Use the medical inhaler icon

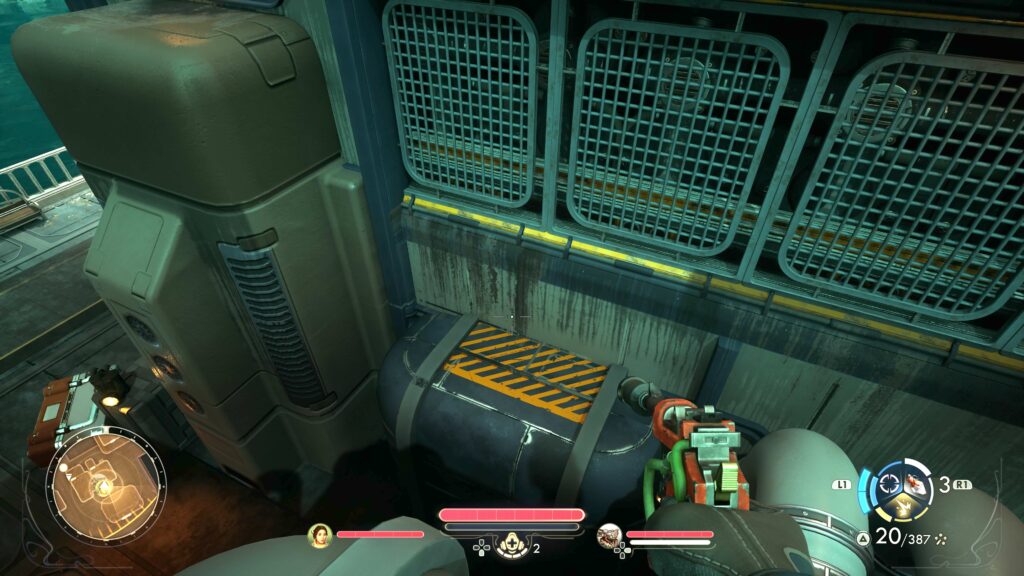510,543
